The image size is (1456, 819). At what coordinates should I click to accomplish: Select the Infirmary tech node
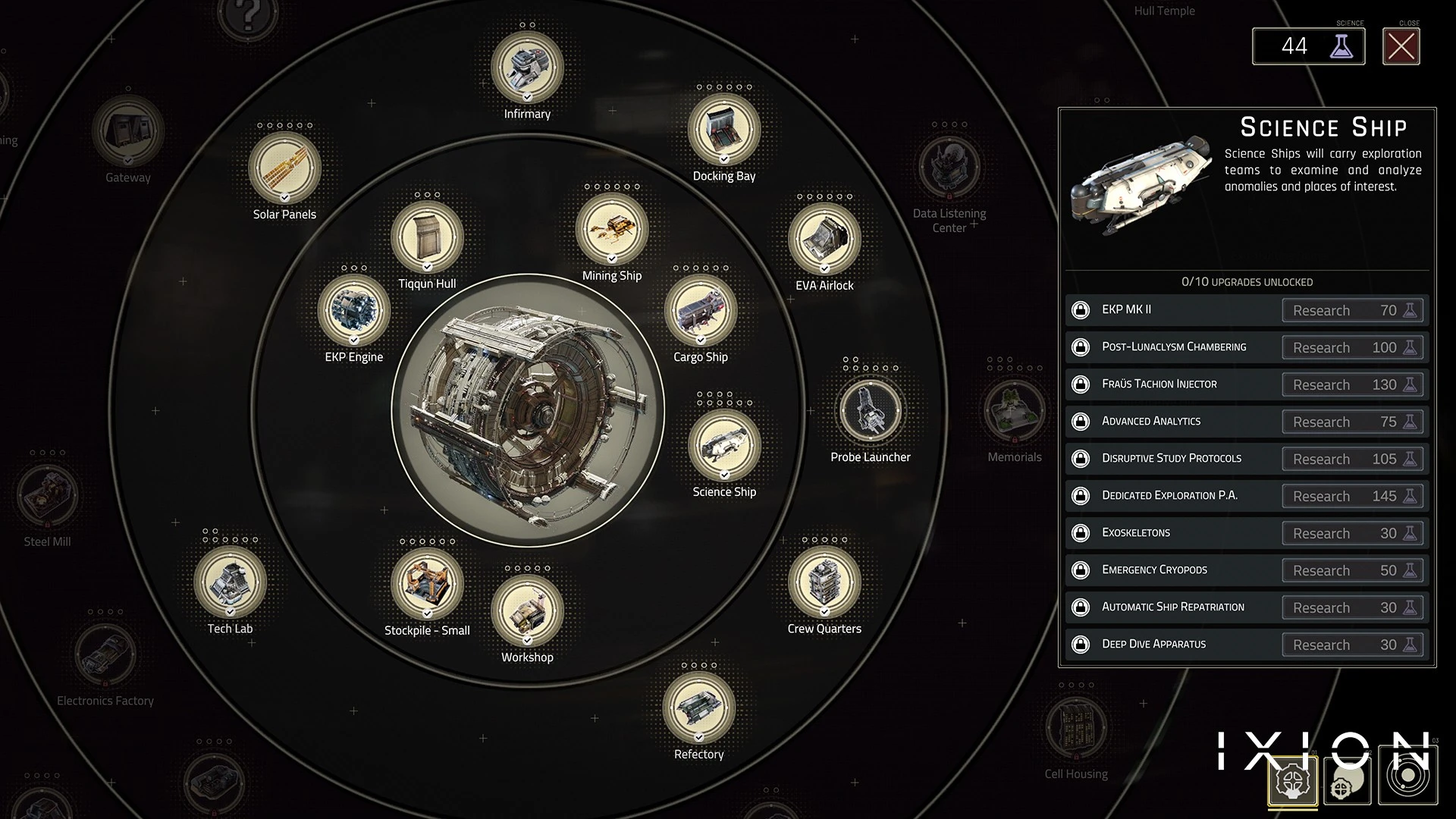tap(527, 67)
